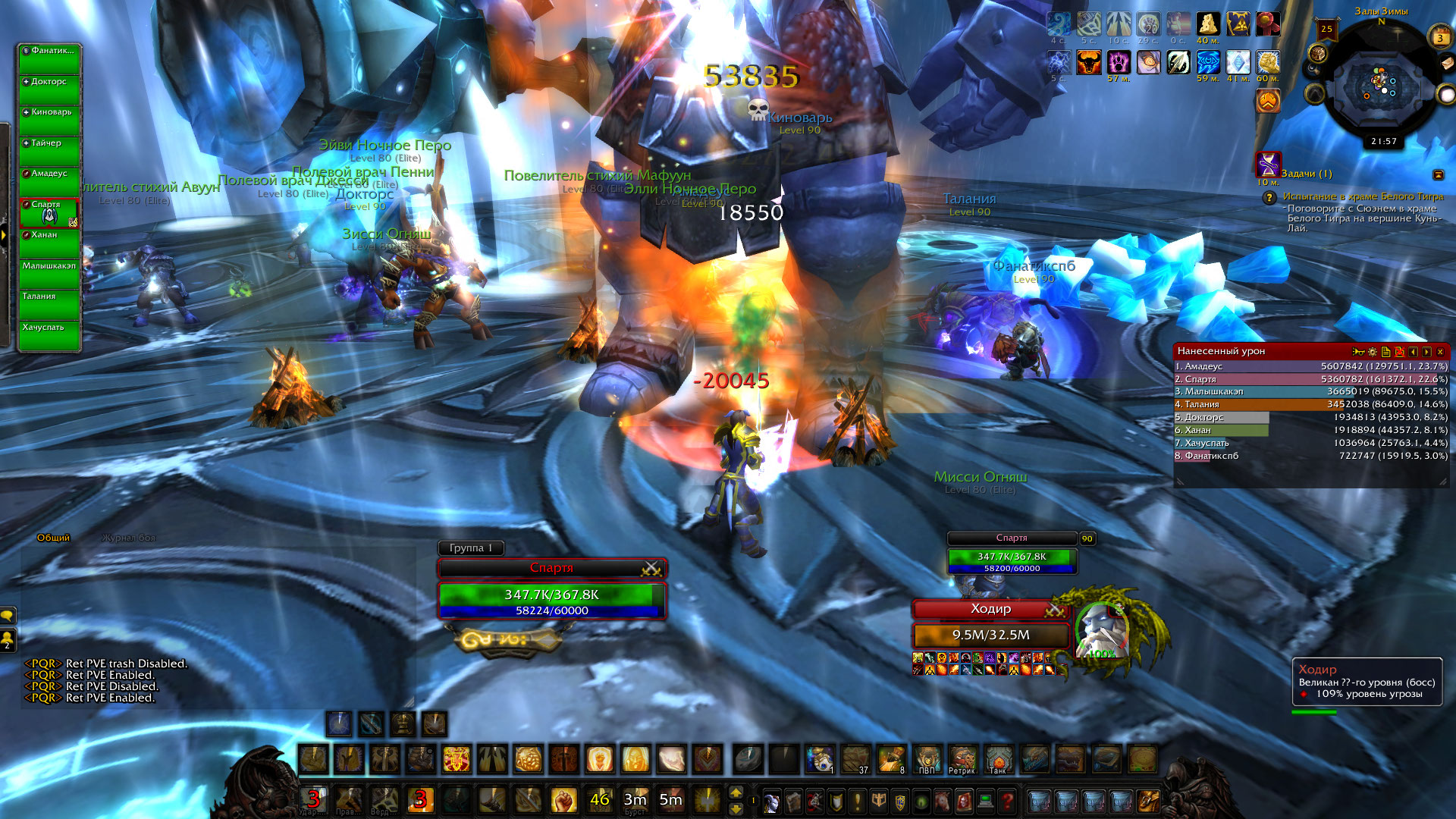The height and width of the screenshot is (819, 1456).
Task: Open damage meter settings gear
Action: click(x=1373, y=352)
